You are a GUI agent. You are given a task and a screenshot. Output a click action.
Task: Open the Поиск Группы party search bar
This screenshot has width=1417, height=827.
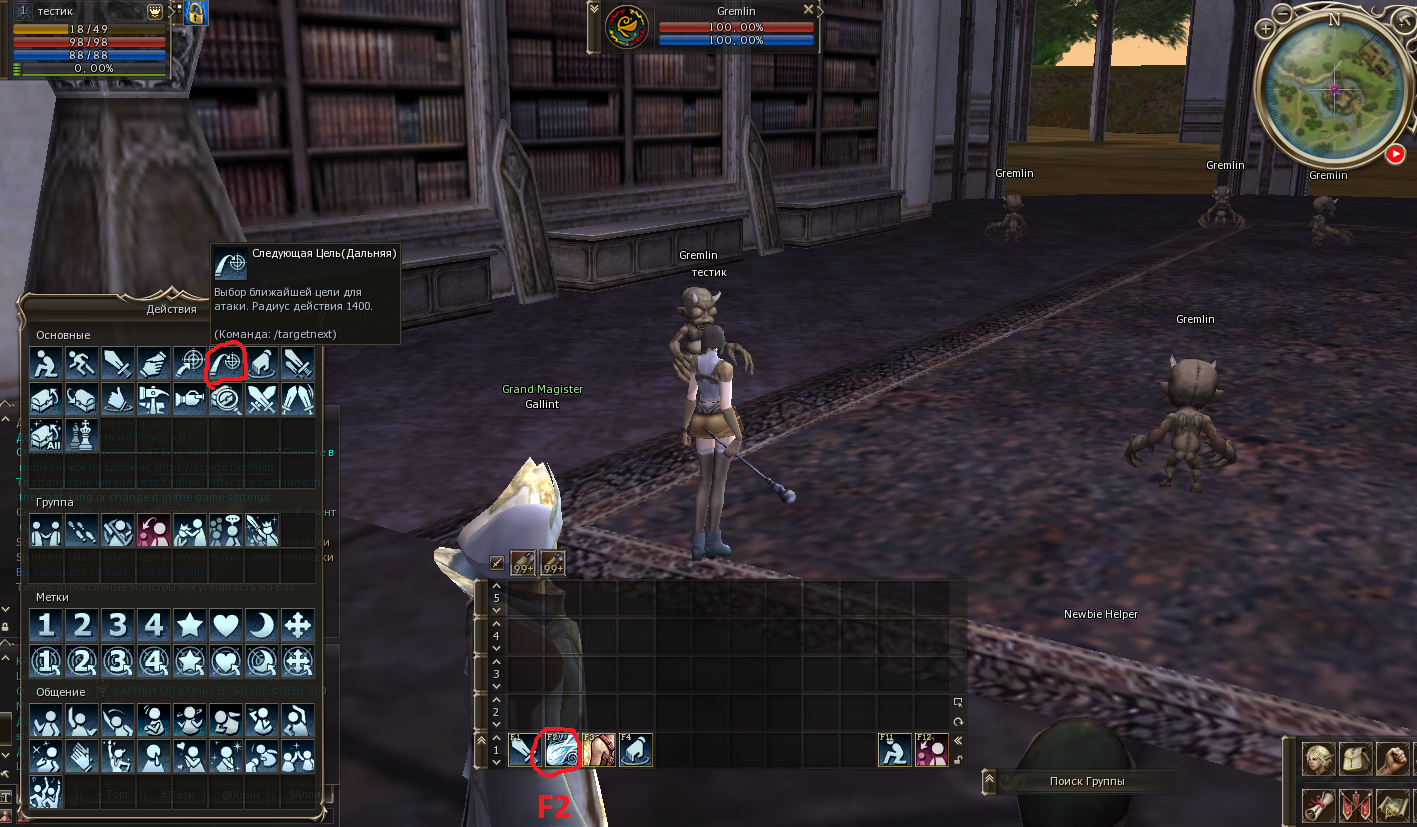1085,781
